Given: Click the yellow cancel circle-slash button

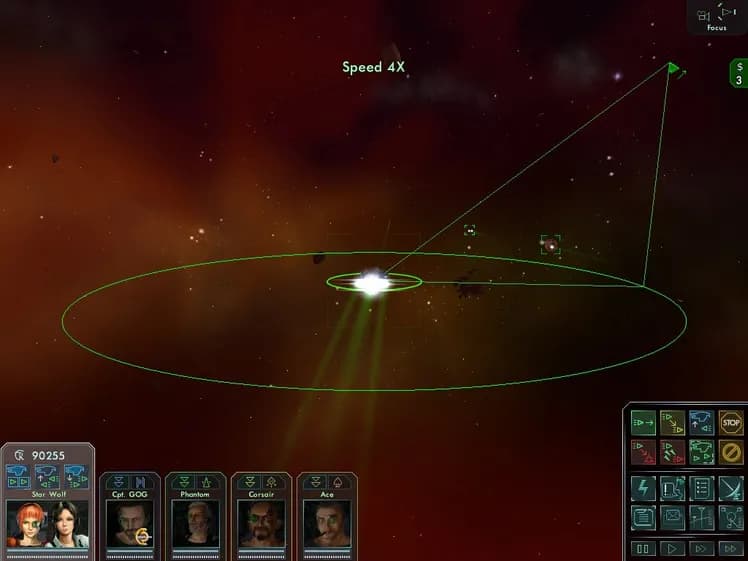Looking at the screenshot, I should tap(731, 452).
